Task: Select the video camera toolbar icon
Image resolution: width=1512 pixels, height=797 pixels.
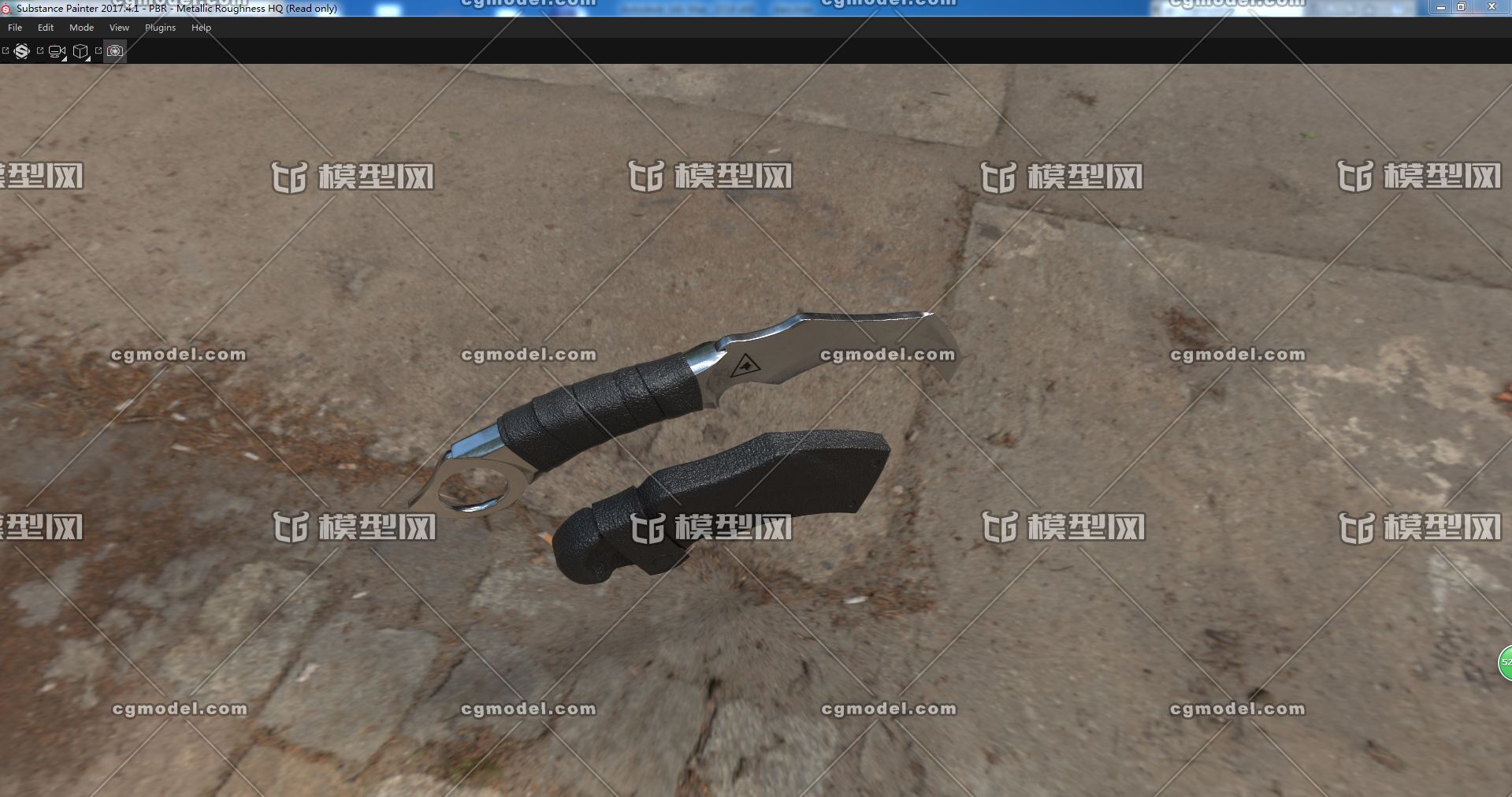Action: coord(57,51)
